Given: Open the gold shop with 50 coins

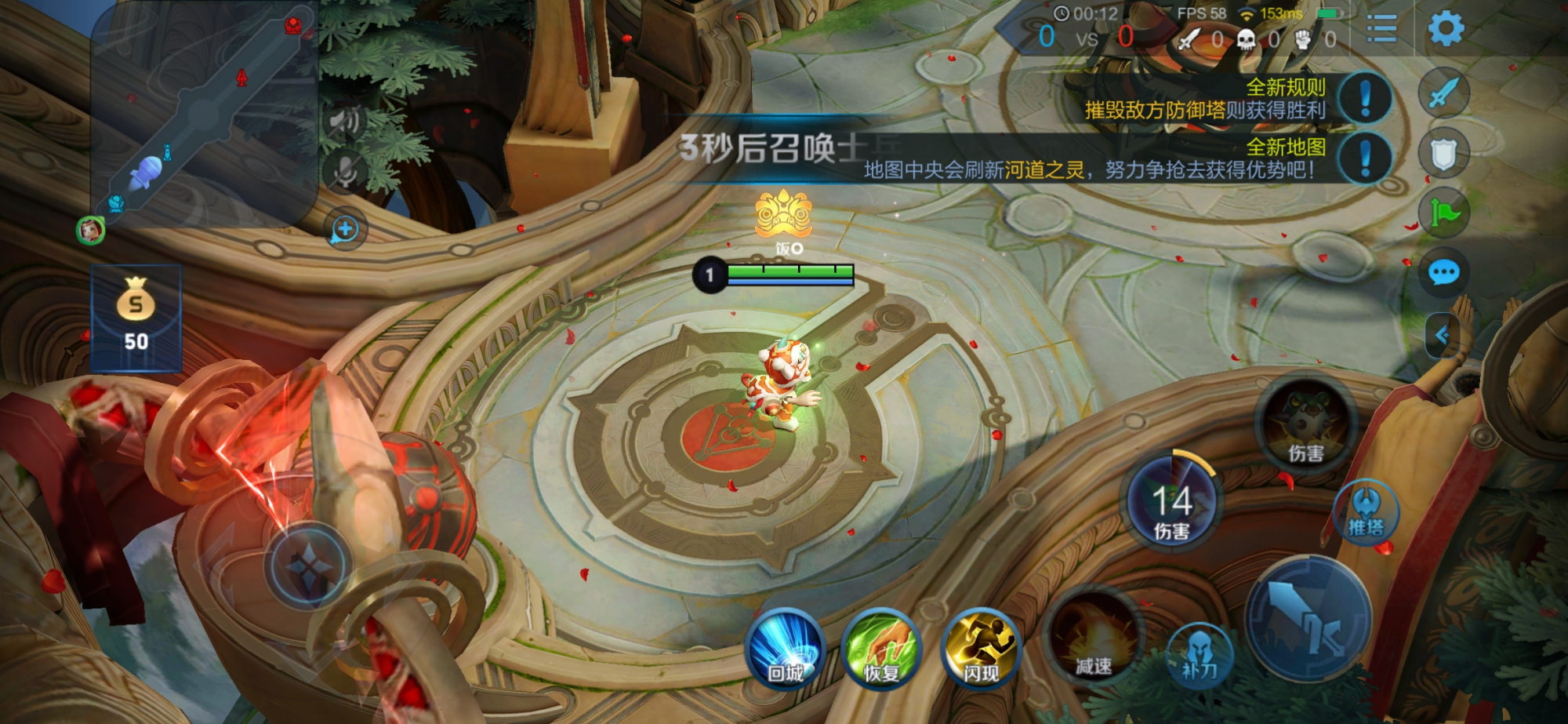Looking at the screenshot, I should click(x=136, y=318).
